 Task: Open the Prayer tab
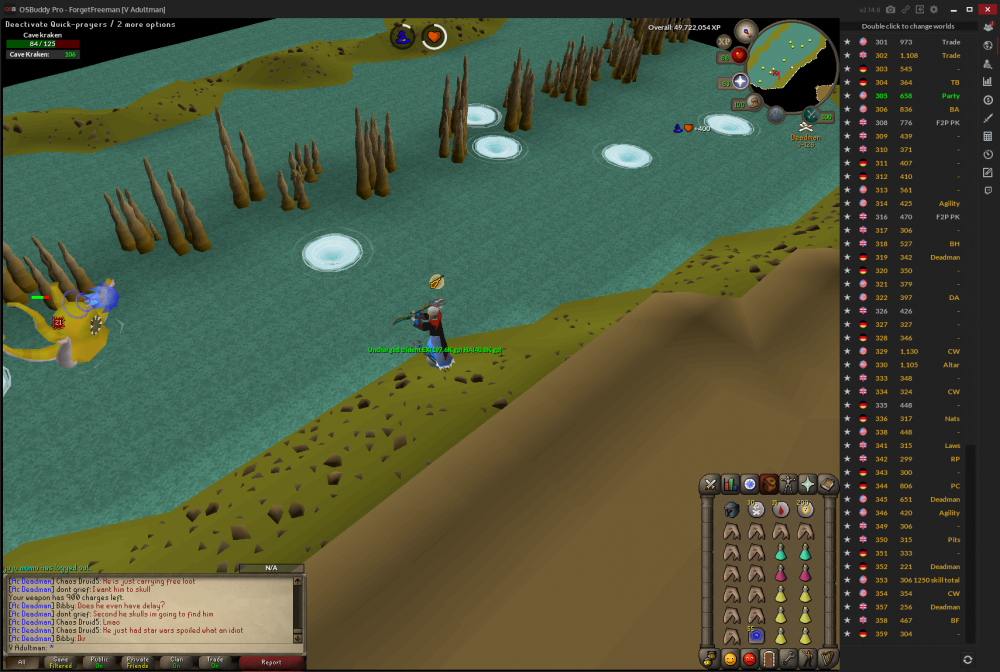(807, 484)
